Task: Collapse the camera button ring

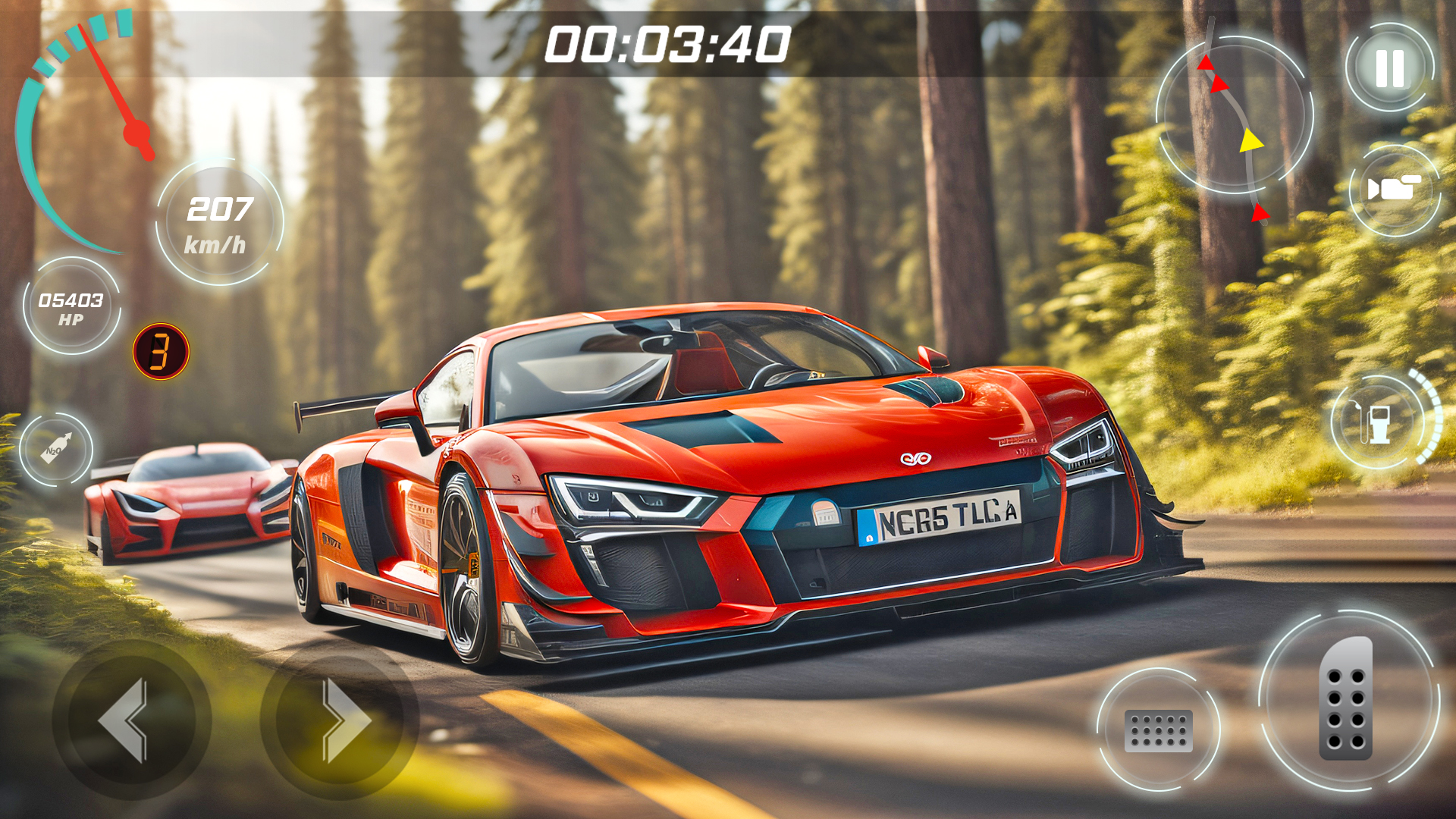Action: 1394,188
